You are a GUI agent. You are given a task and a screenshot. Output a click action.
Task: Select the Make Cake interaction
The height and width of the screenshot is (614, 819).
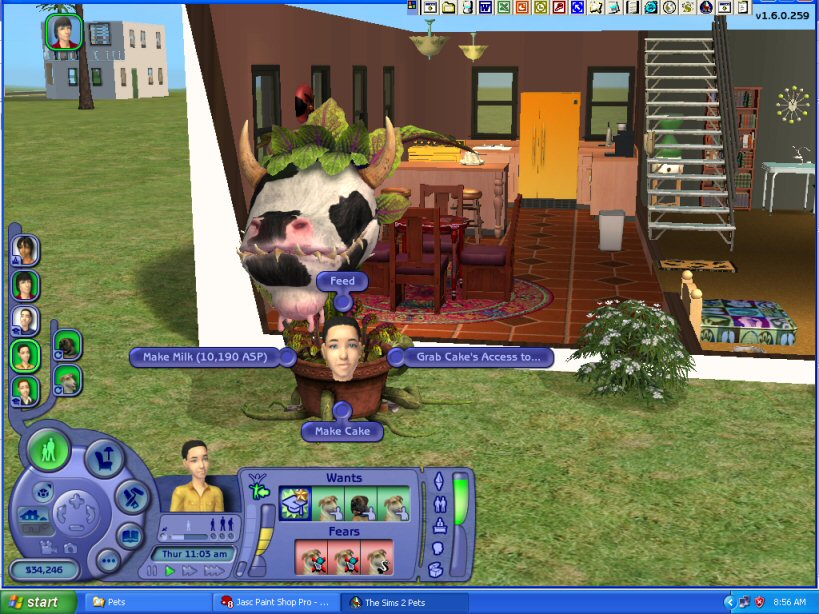tap(343, 431)
